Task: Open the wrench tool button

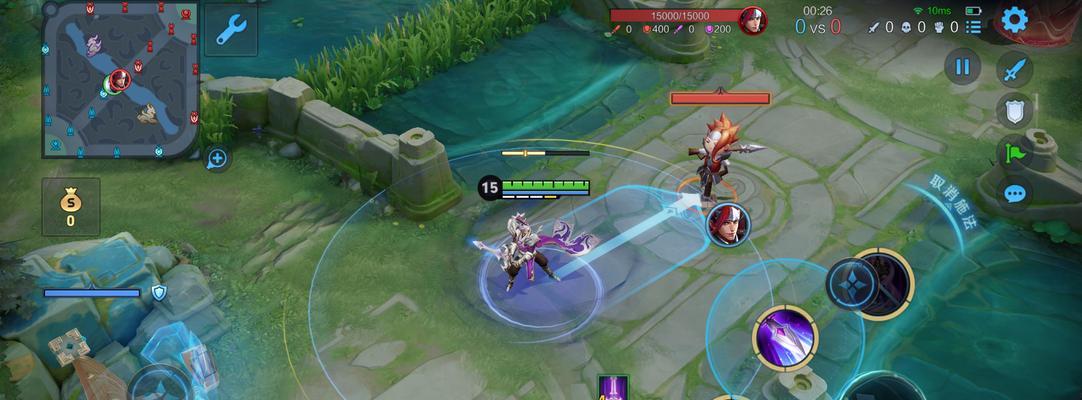Action: 231,30
